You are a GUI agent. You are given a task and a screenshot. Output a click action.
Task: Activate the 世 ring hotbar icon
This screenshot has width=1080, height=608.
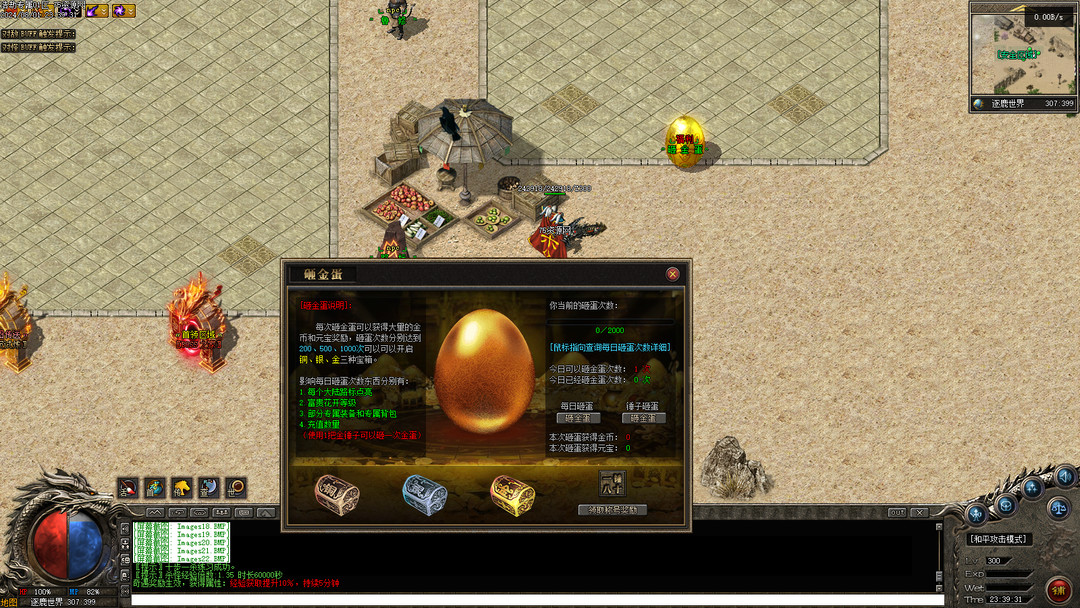point(236,488)
